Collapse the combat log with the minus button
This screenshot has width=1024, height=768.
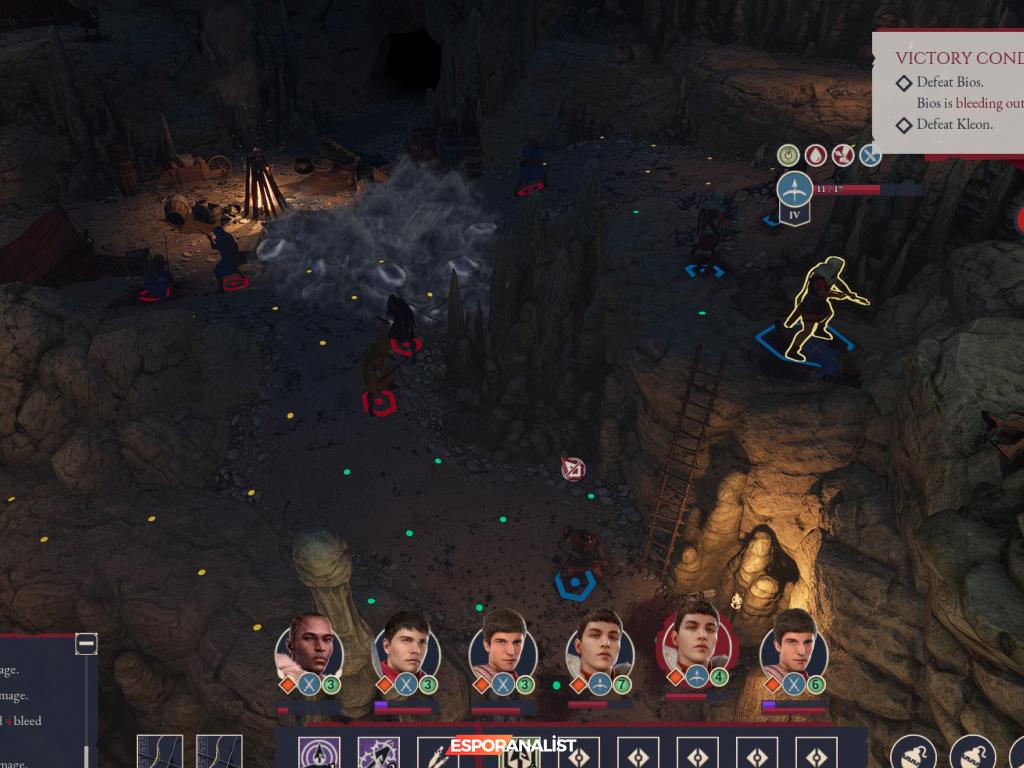tap(87, 645)
